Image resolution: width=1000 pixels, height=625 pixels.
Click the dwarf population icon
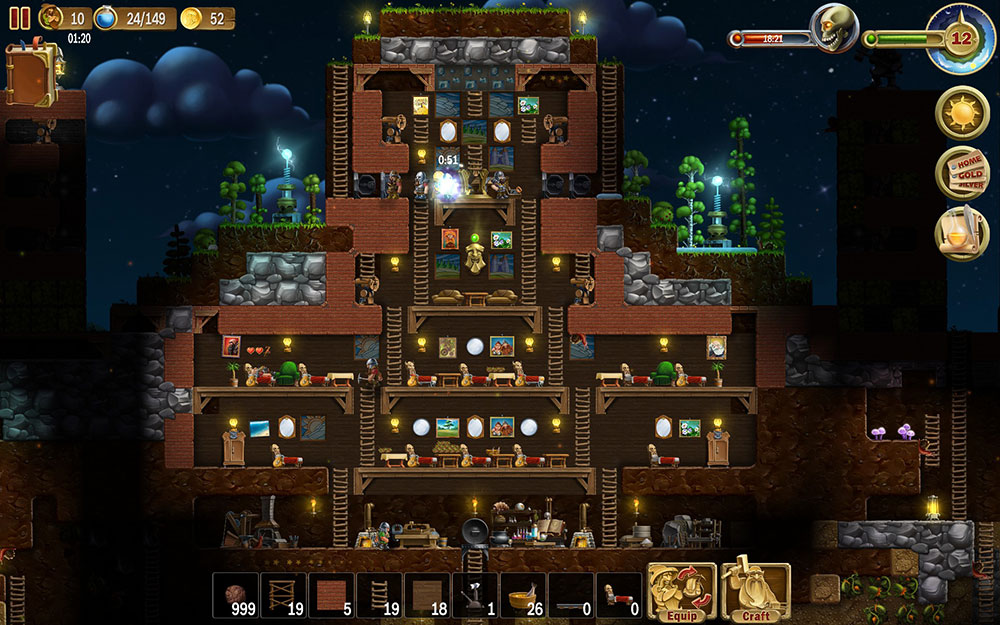[50, 17]
